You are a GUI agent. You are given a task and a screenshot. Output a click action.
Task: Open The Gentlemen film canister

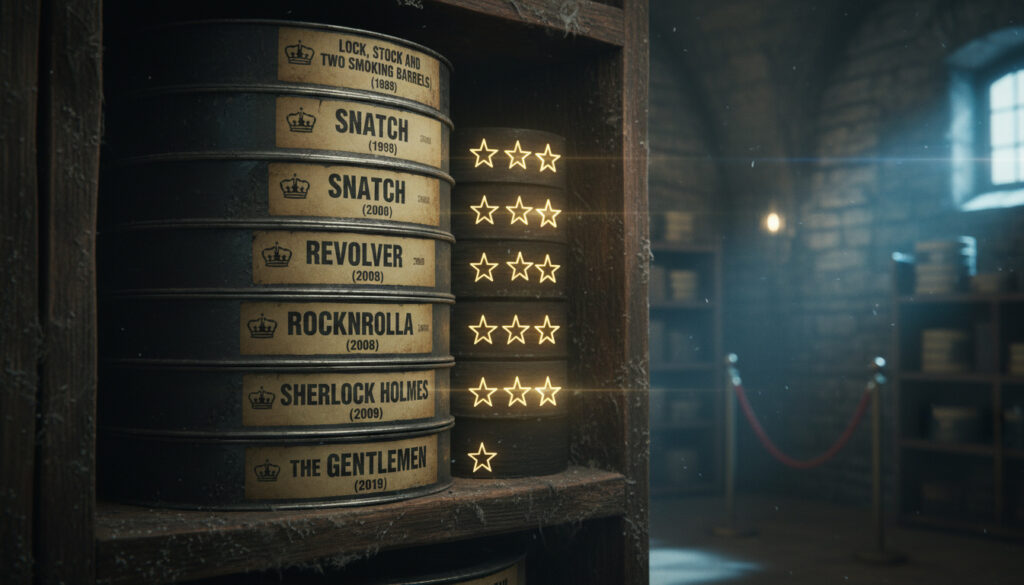(x=341, y=468)
